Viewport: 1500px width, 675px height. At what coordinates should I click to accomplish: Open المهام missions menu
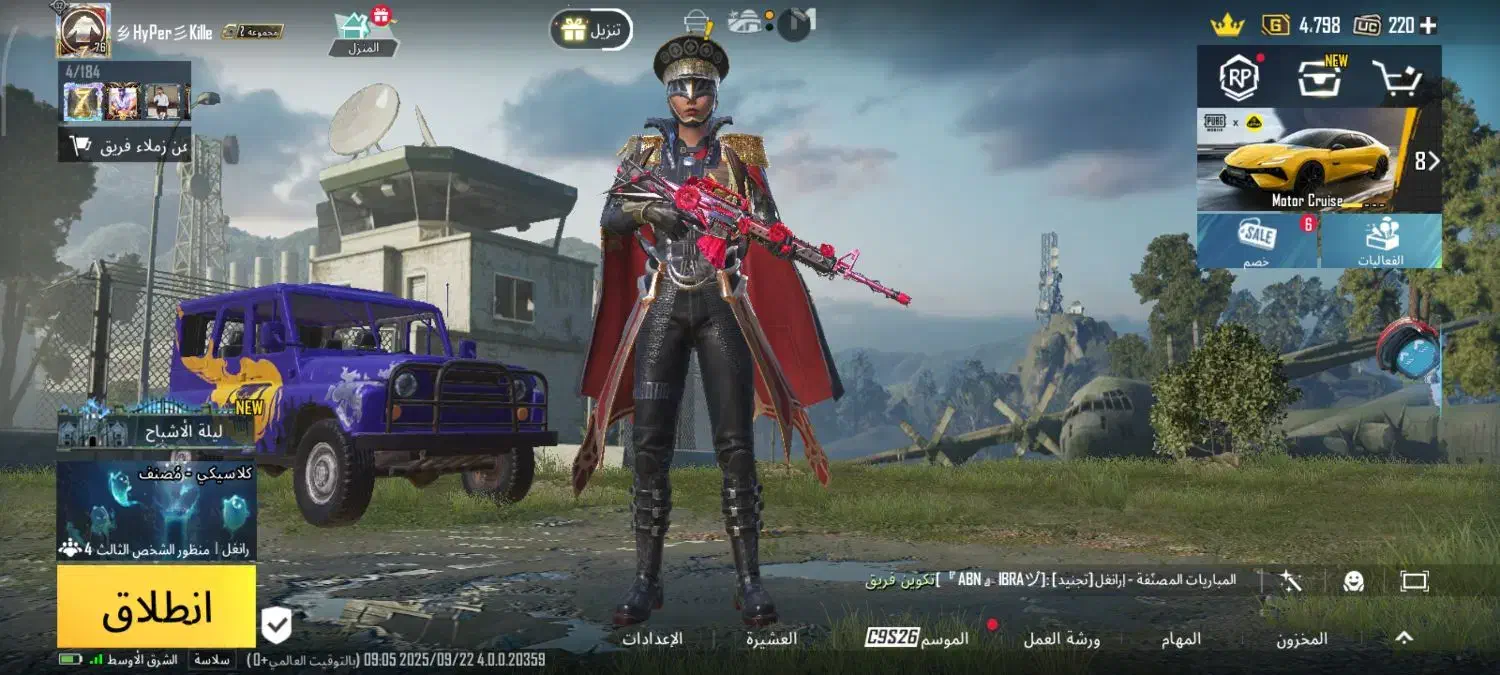click(x=1181, y=639)
